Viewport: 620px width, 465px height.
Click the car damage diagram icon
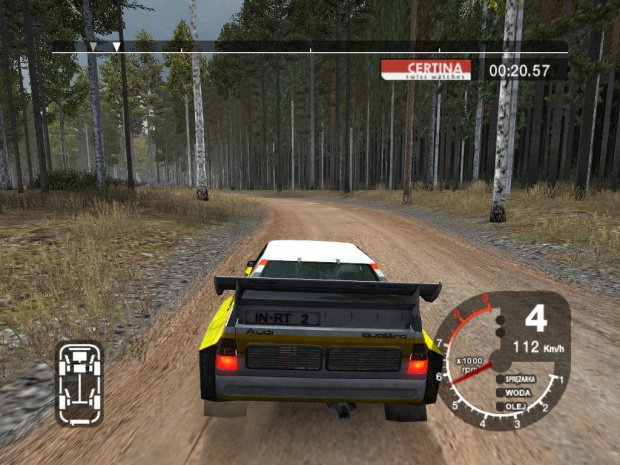[79, 383]
